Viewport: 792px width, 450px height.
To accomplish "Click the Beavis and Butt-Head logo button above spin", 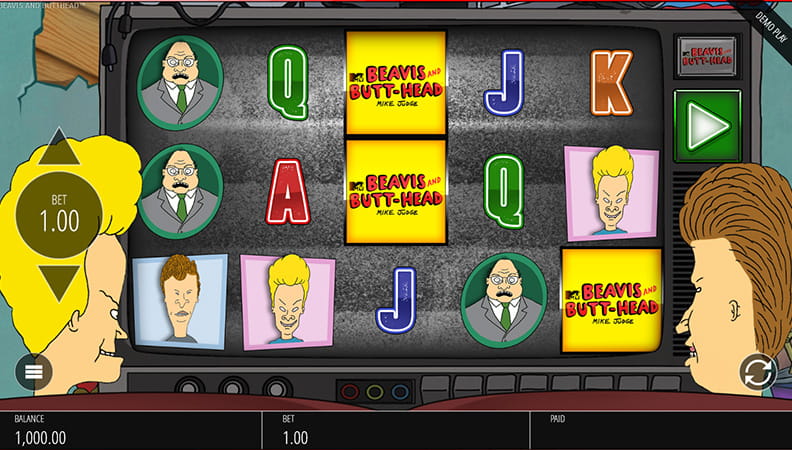I will 708,56.
